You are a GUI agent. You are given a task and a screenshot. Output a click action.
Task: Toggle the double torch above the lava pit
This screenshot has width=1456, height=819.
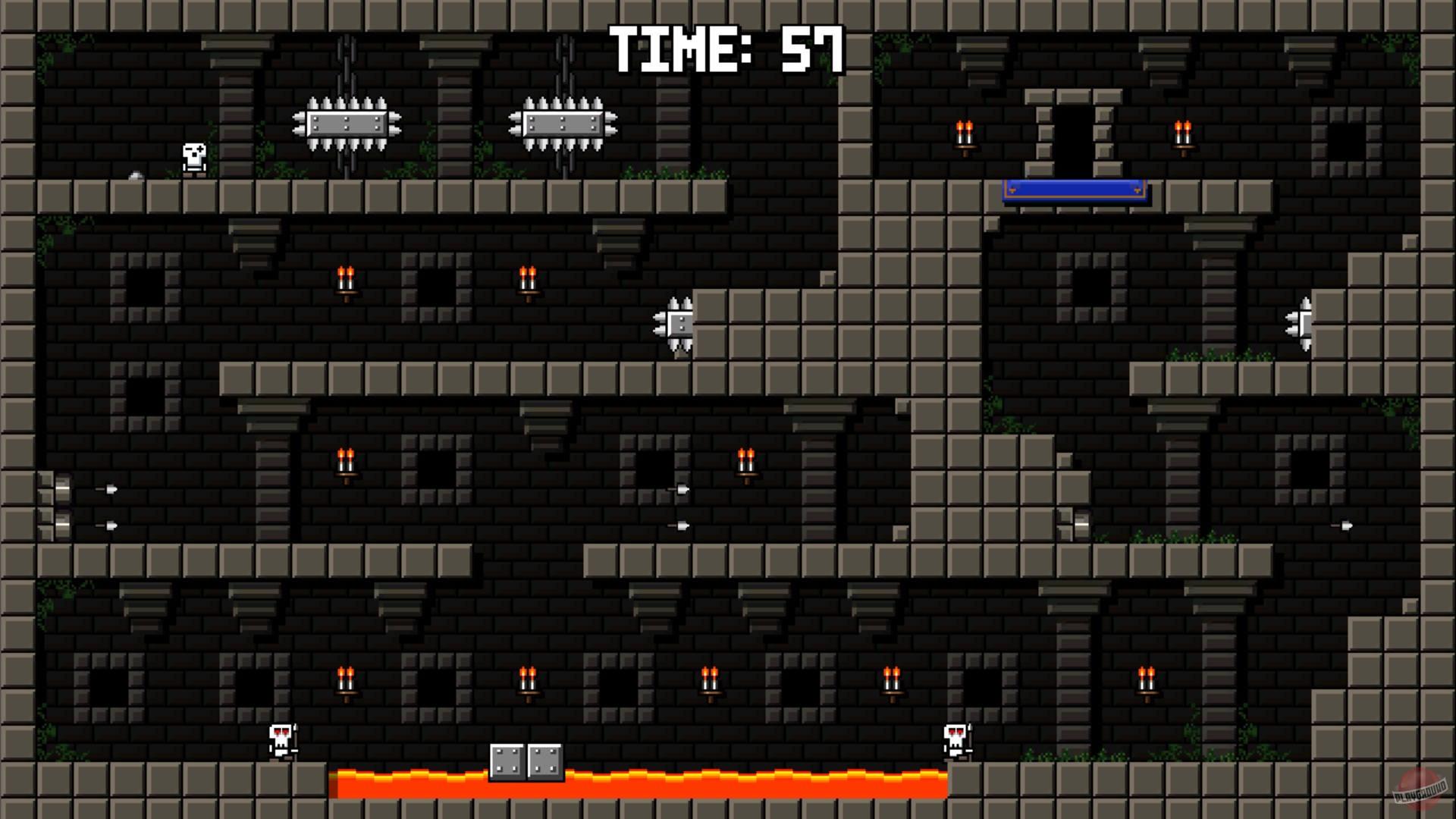coord(709,679)
